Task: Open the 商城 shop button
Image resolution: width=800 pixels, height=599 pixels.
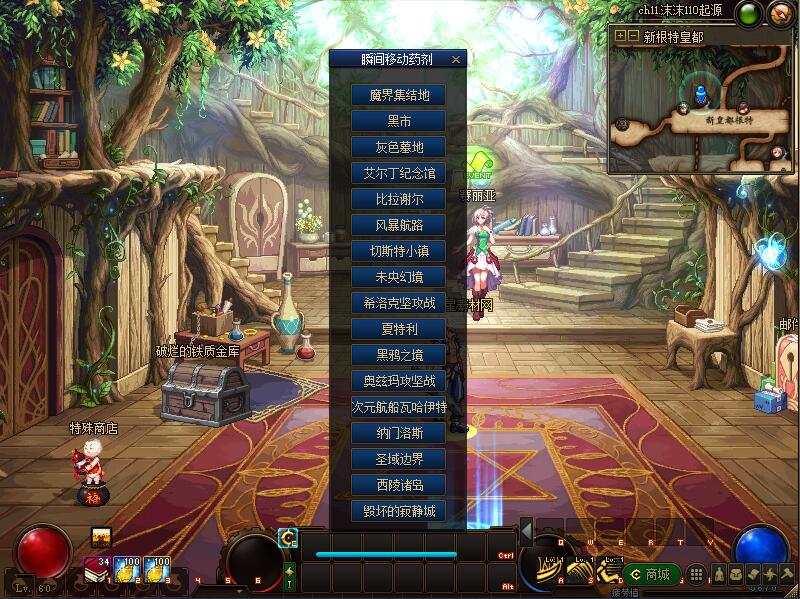Action: [x=651, y=574]
